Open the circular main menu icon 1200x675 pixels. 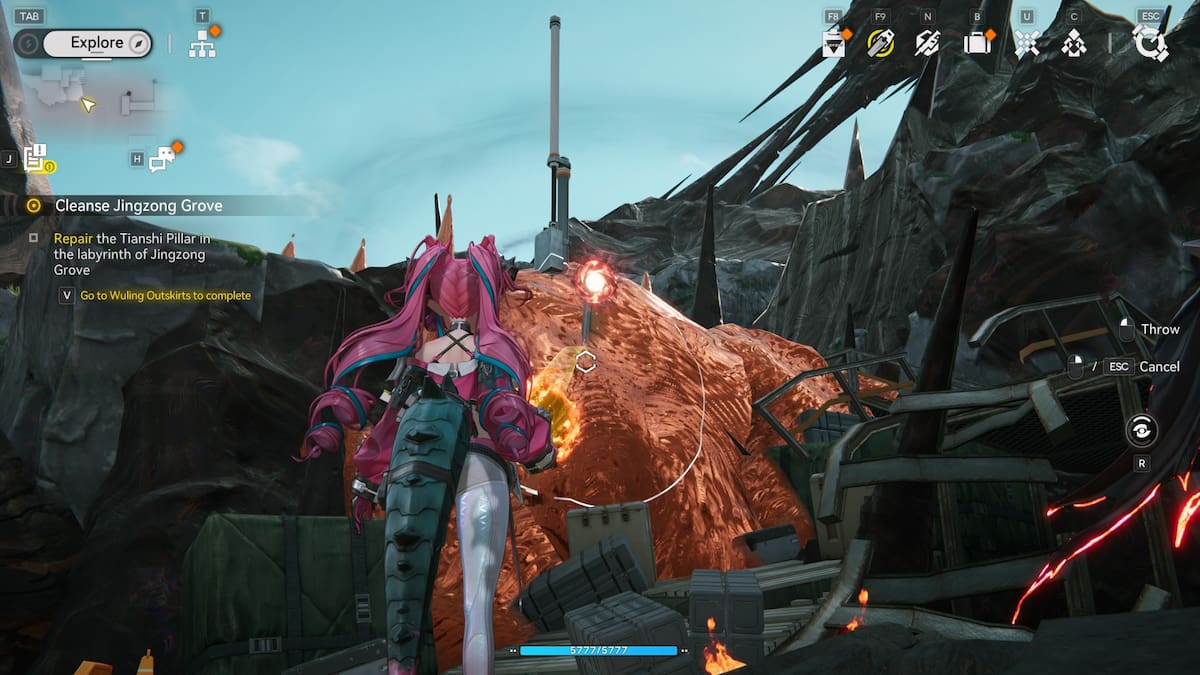pyautogui.click(x=1150, y=43)
